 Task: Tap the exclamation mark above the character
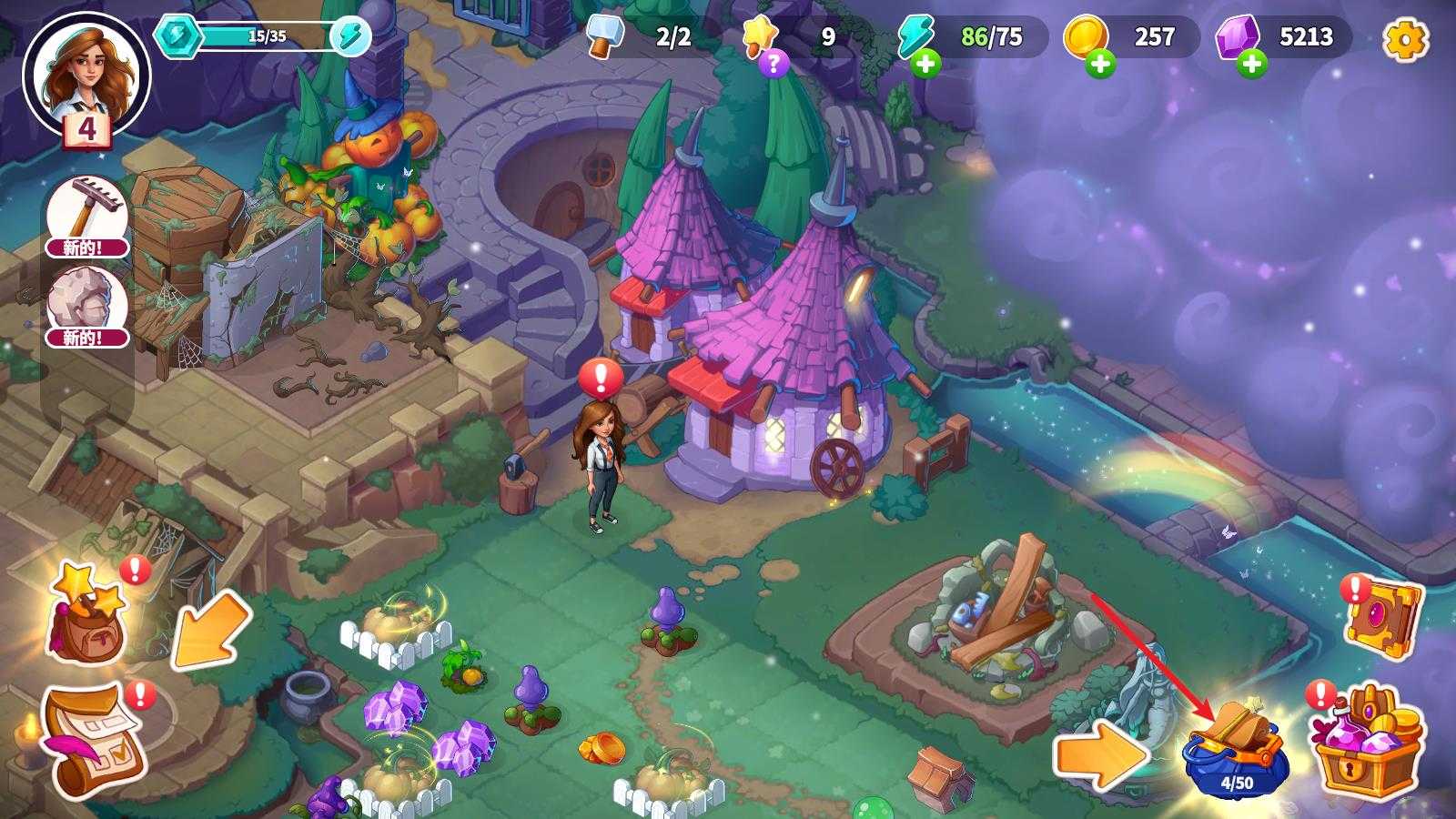point(600,378)
